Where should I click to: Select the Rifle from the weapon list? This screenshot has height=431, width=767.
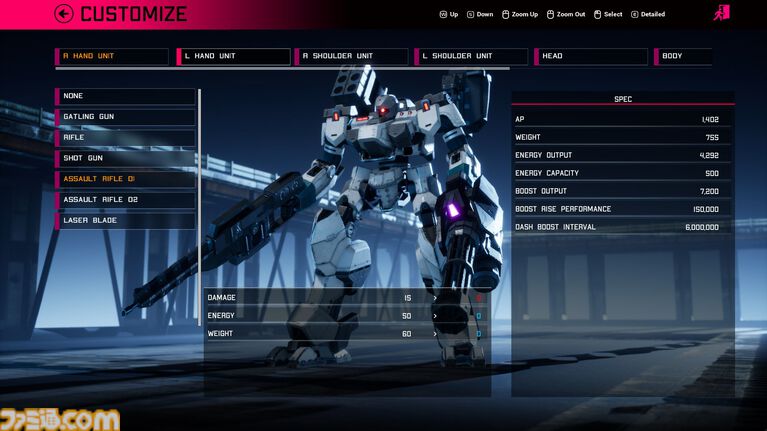(x=126, y=138)
